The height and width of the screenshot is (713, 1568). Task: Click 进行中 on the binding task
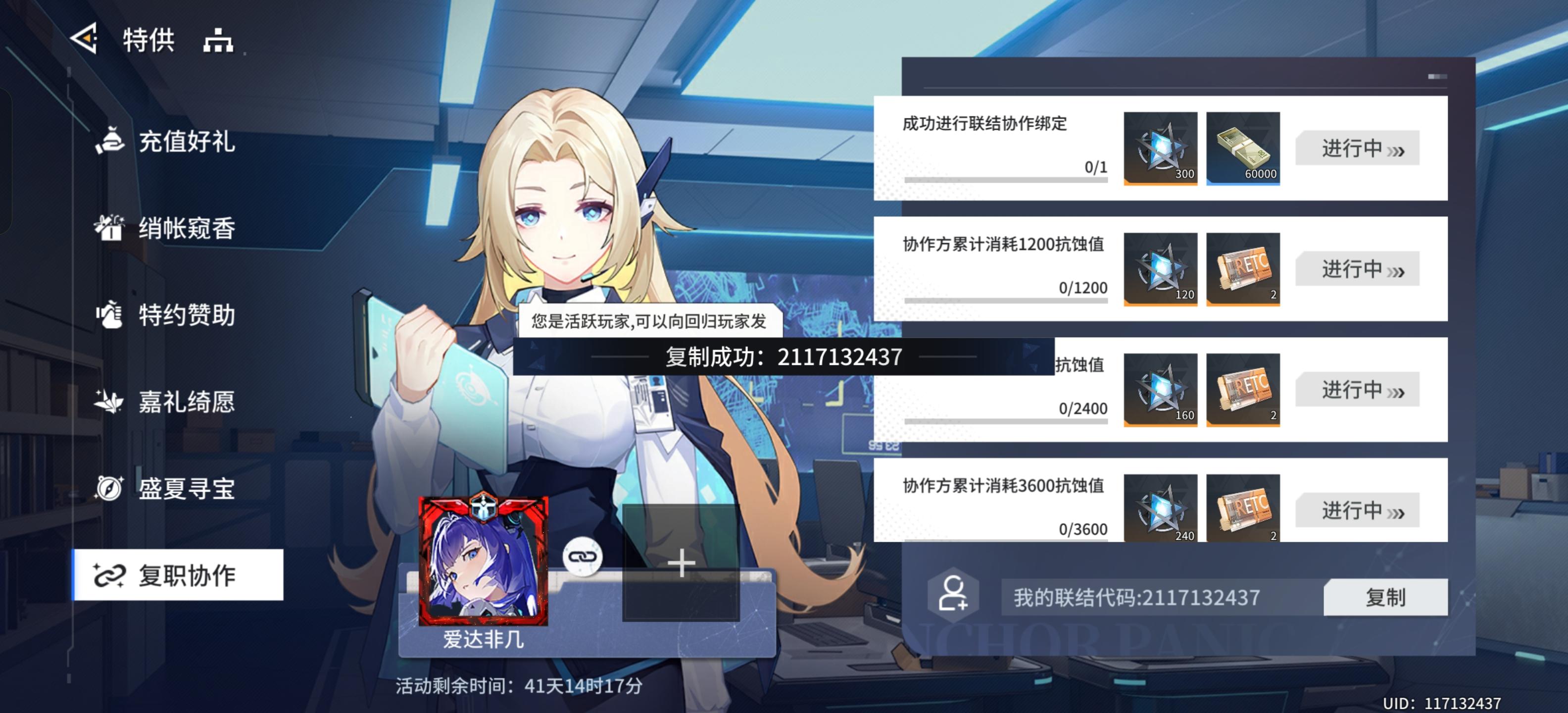point(1356,148)
